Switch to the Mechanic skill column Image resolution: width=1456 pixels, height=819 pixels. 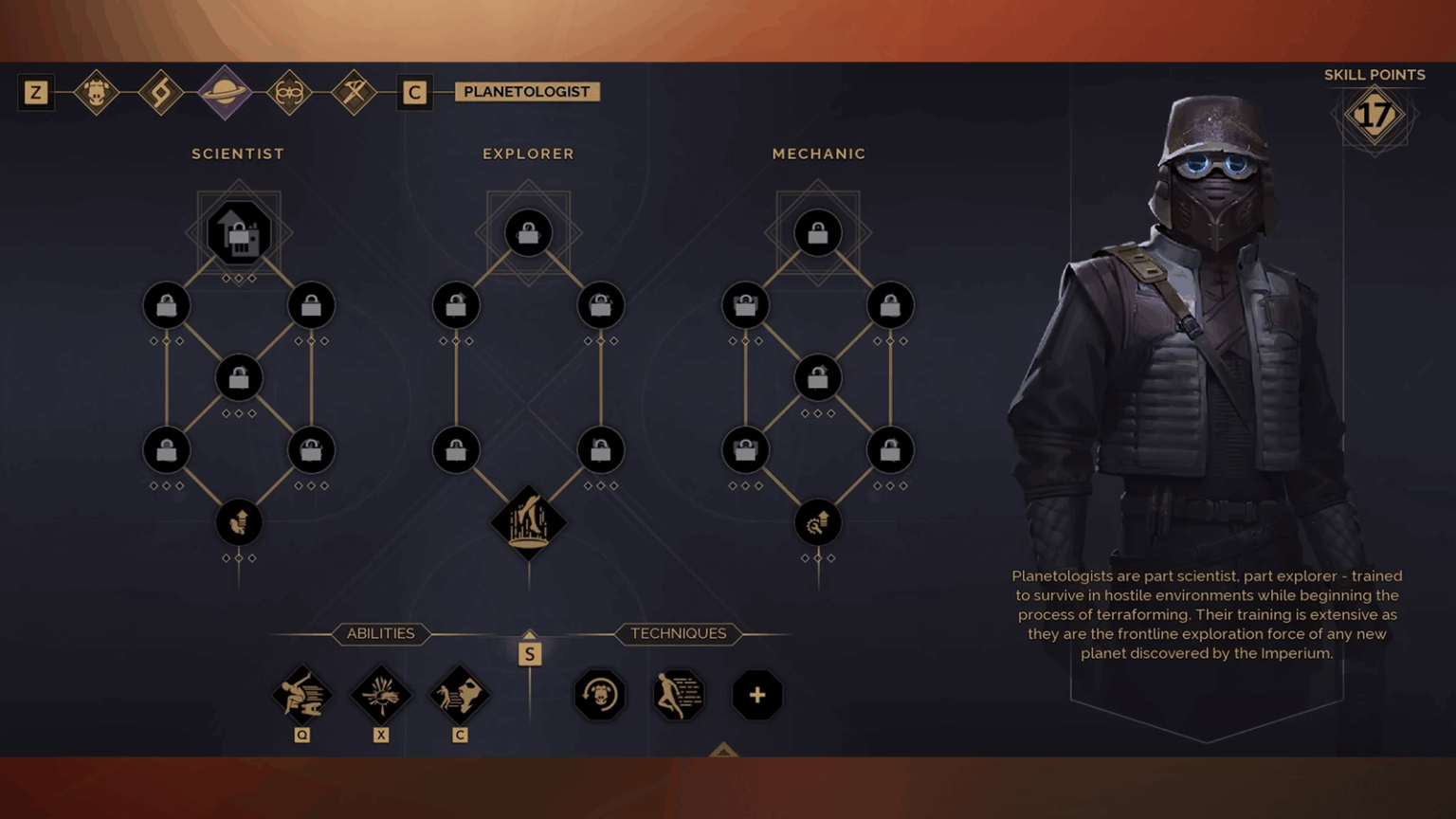(819, 153)
